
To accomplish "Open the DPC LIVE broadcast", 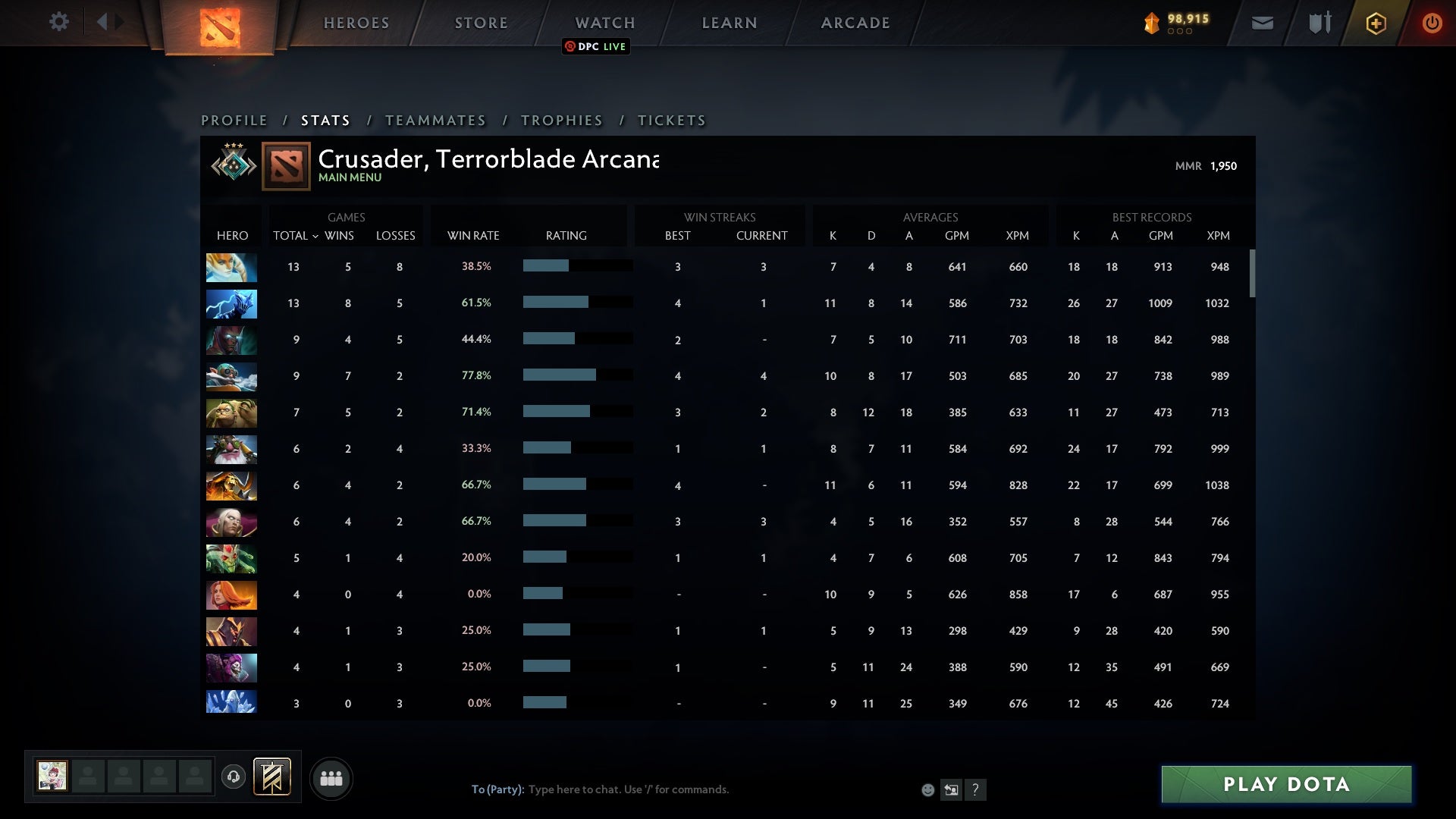I will tap(596, 47).
